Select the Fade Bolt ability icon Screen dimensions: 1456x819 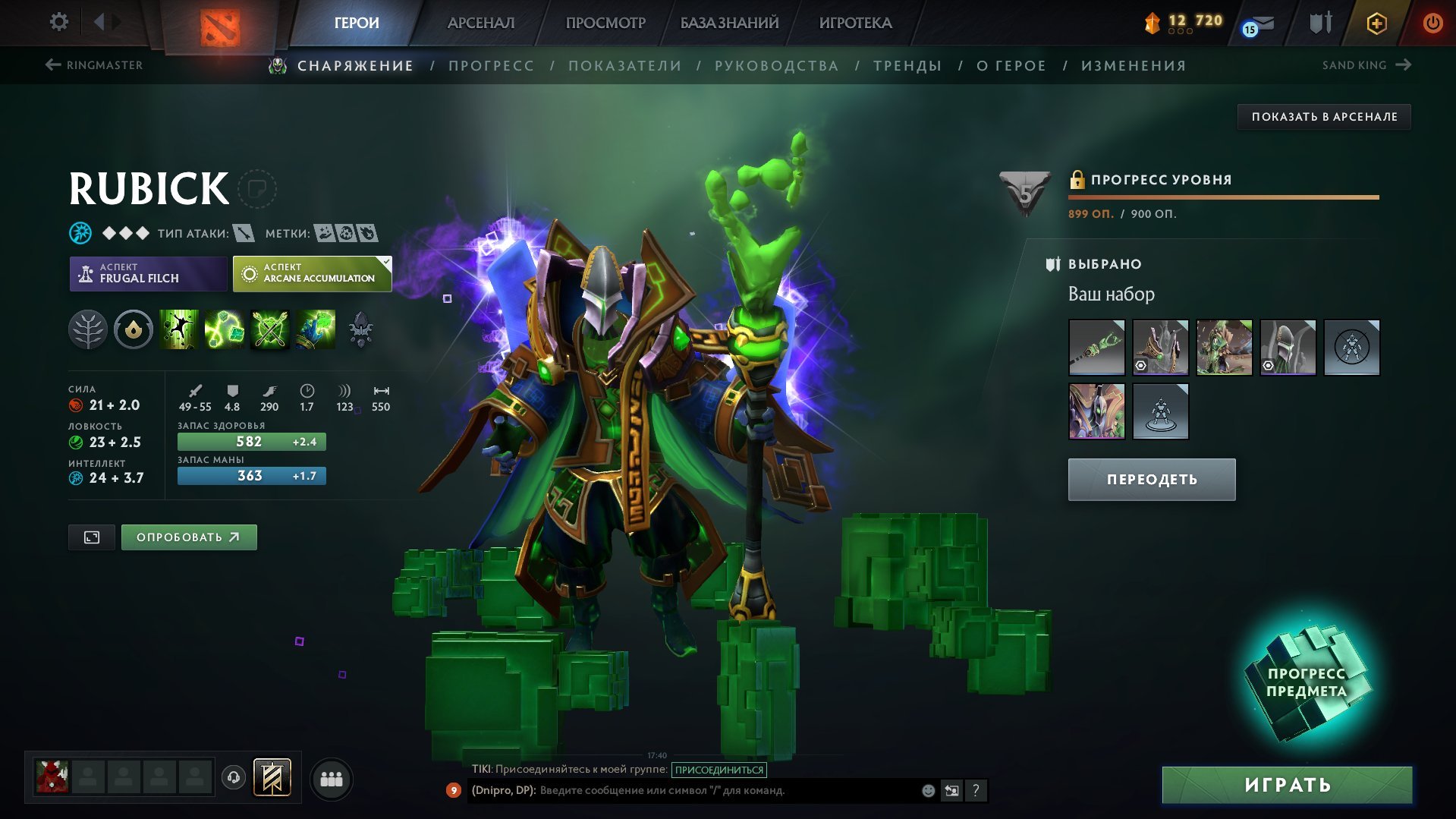point(225,329)
